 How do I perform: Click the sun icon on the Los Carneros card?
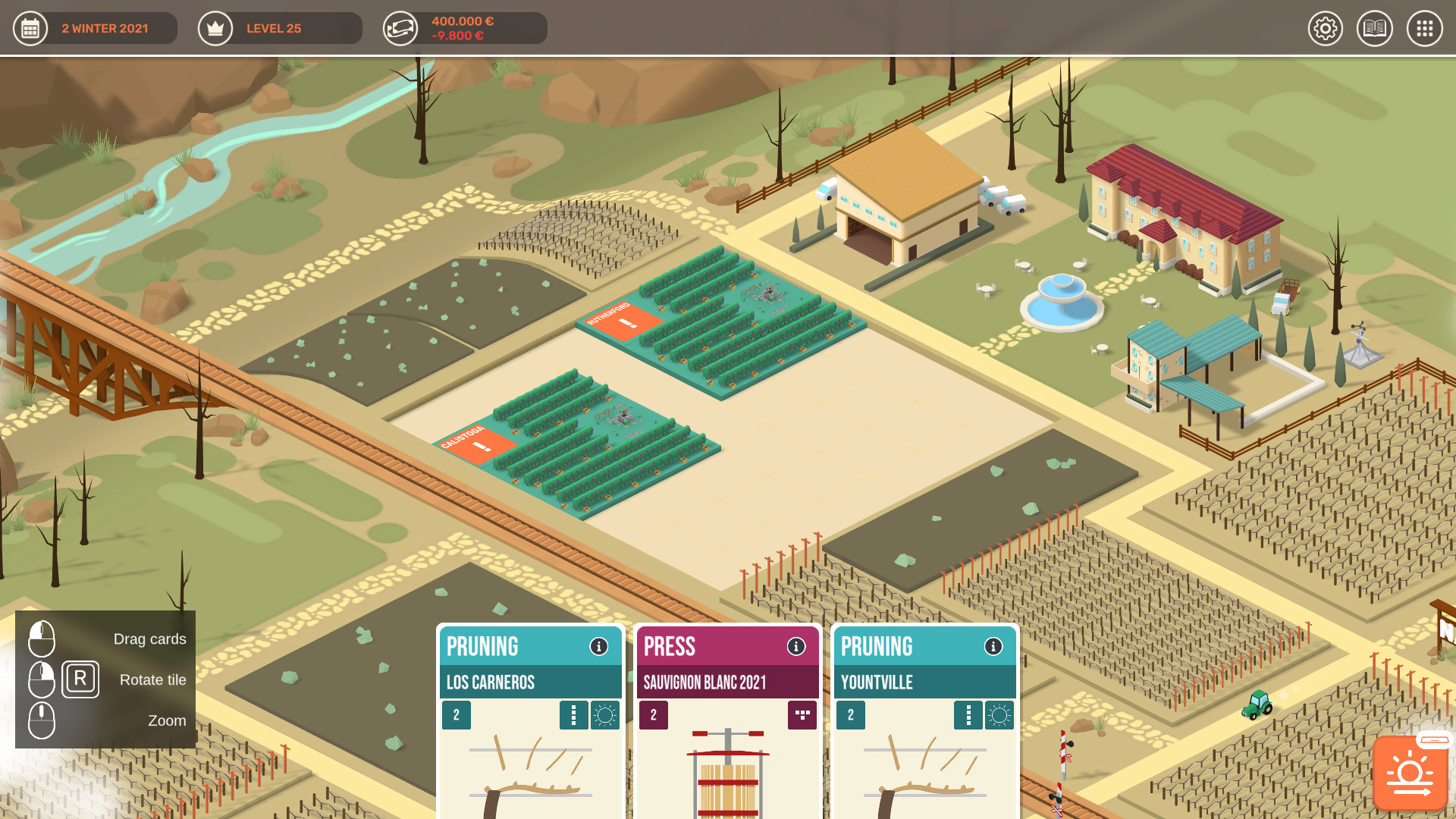pos(604,715)
